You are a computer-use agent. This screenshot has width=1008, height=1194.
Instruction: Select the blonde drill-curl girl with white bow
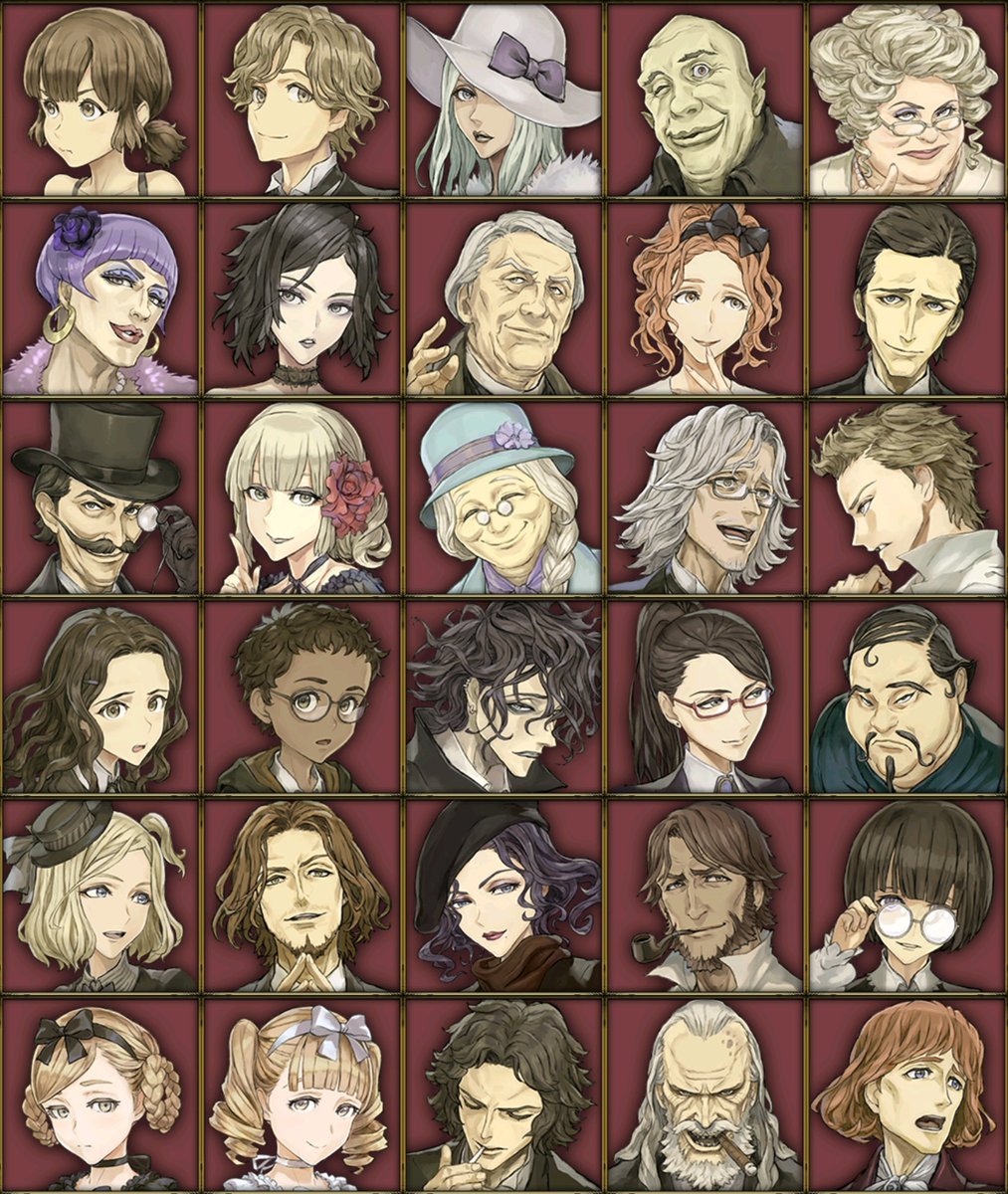click(302, 1094)
